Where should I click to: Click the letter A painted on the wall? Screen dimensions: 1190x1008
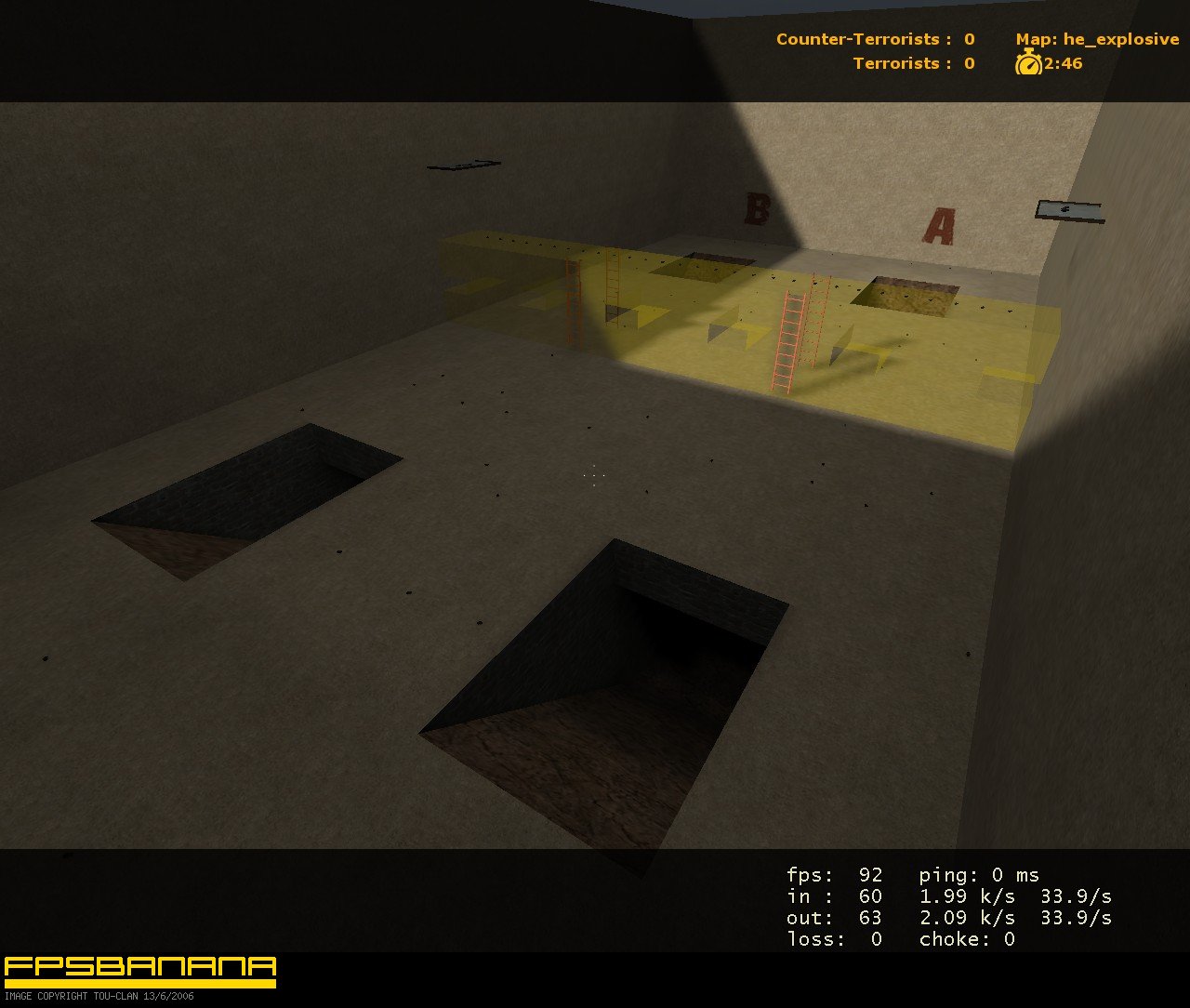(x=941, y=226)
